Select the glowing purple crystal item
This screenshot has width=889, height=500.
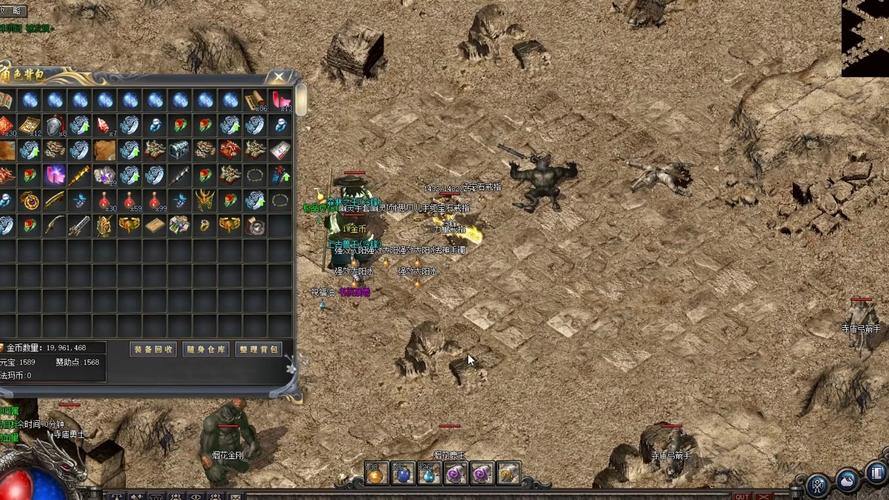[x=55, y=175]
